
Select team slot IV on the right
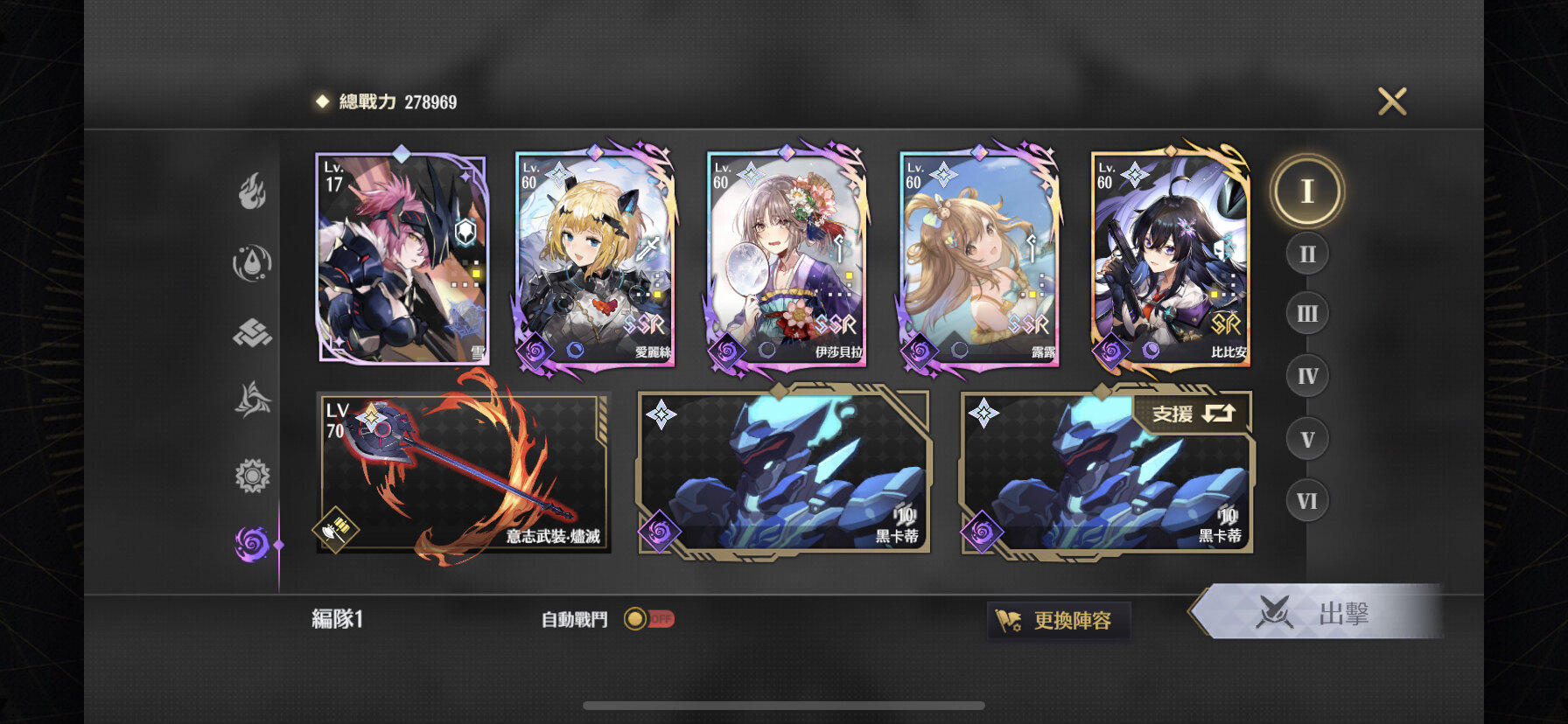(x=1307, y=376)
